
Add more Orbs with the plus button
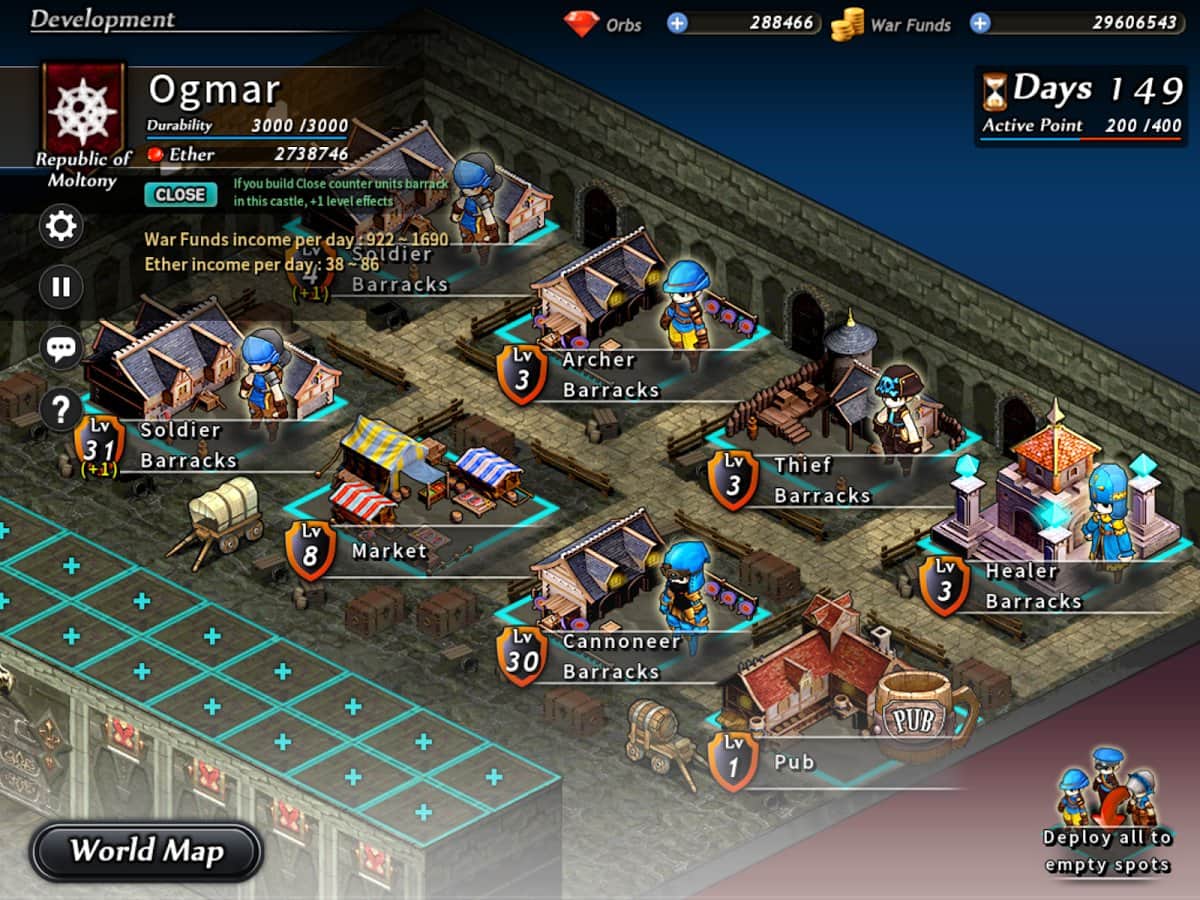pos(678,23)
